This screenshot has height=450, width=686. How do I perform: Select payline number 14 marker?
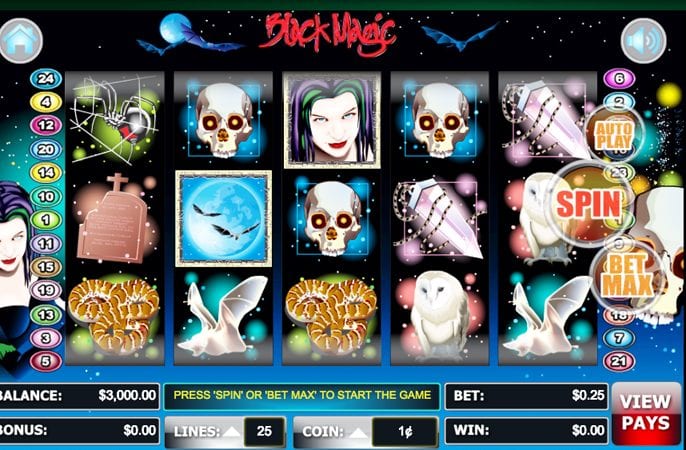point(45,172)
